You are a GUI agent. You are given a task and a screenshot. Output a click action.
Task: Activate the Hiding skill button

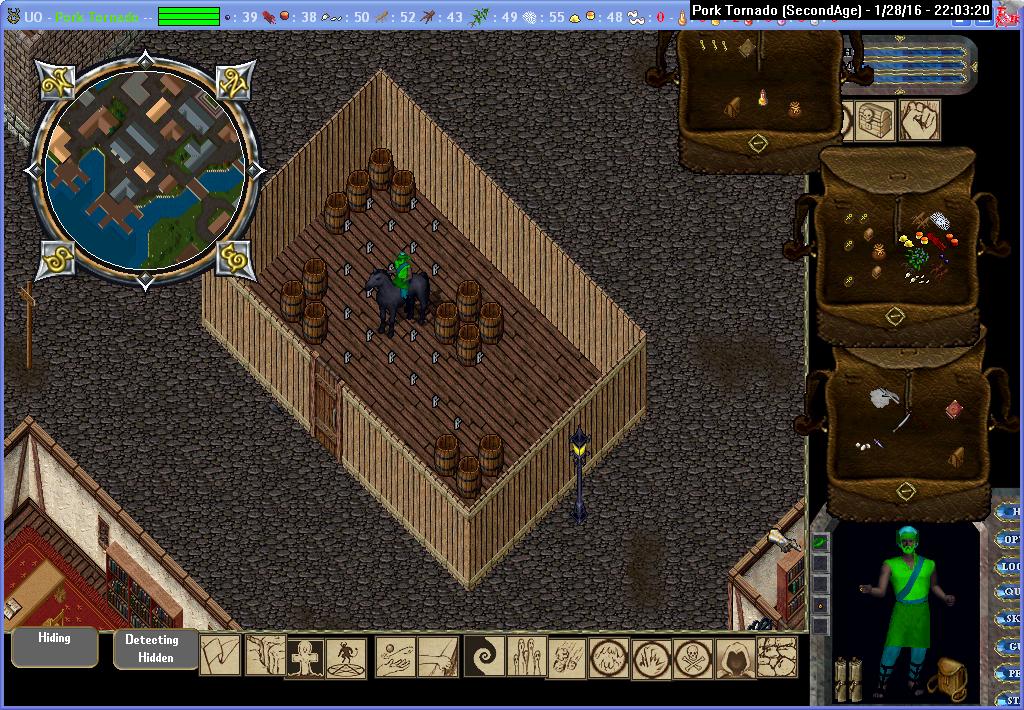point(54,646)
